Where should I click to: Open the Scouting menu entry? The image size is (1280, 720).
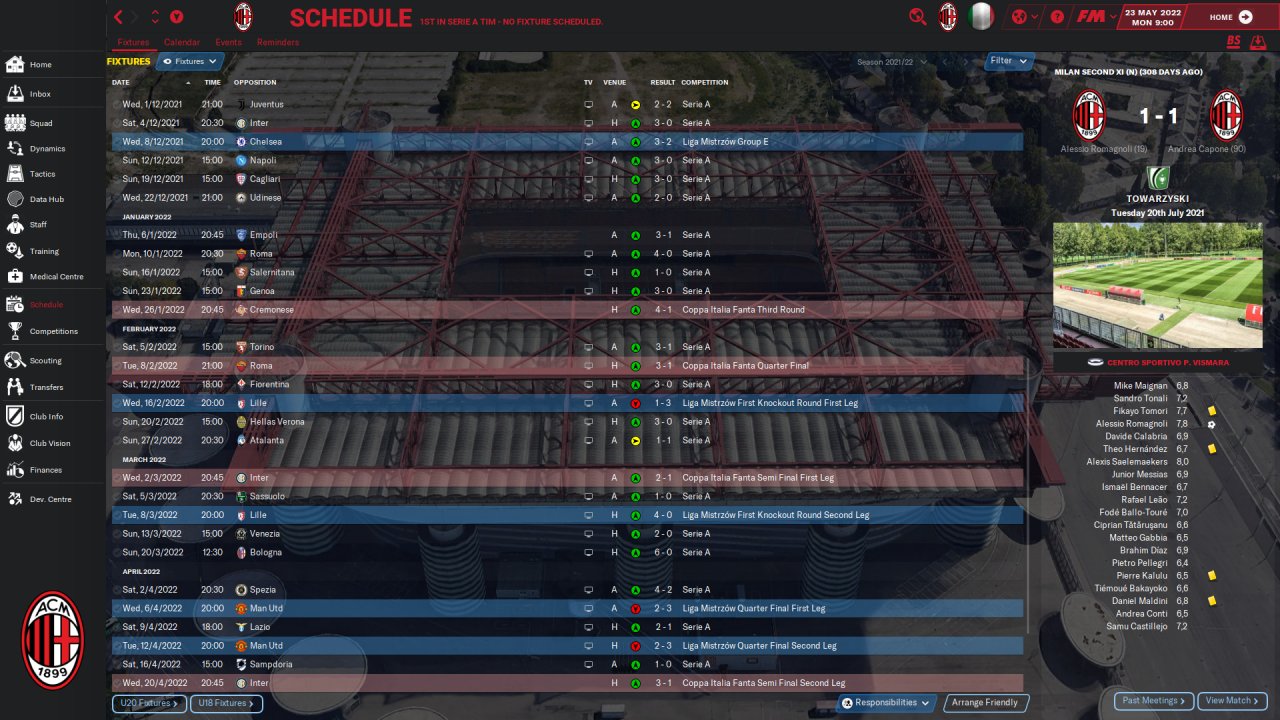pos(45,360)
